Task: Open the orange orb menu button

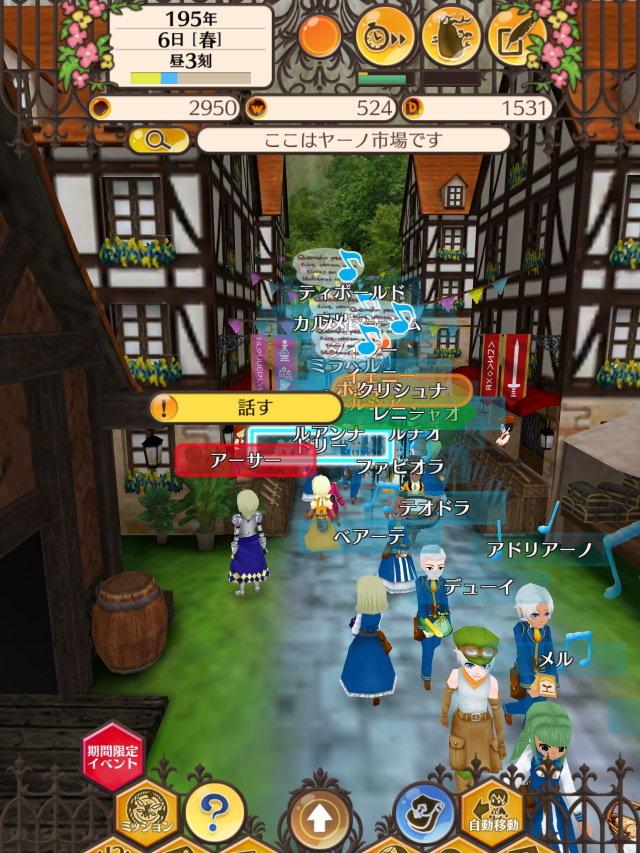Action: [x=321, y=37]
